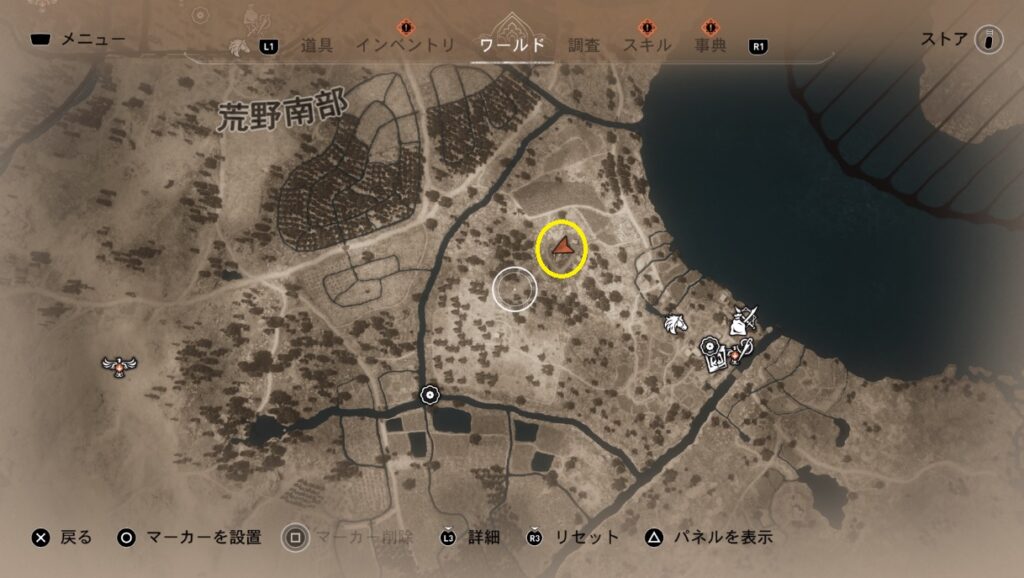Select the flower marker on the river
Image resolution: width=1024 pixels, height=578 pixels.
430,395
